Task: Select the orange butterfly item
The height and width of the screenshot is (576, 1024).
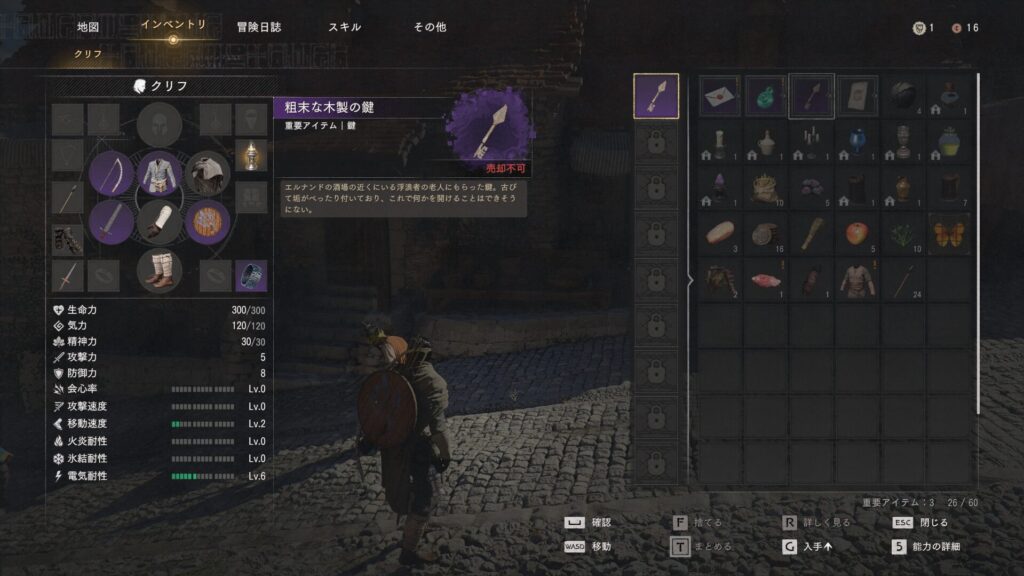Action: 948,234
